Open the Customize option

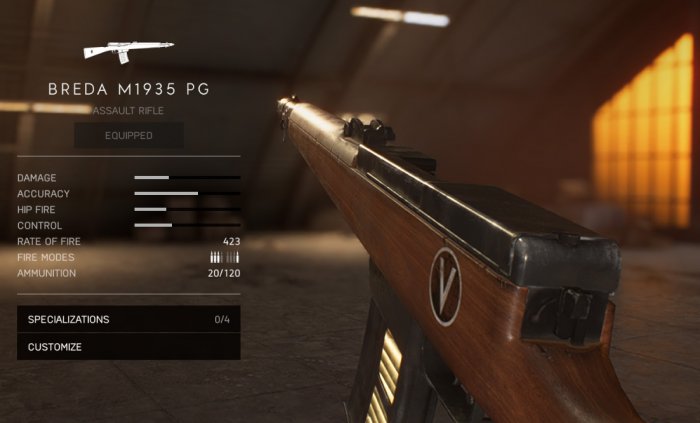coord(128,347)
